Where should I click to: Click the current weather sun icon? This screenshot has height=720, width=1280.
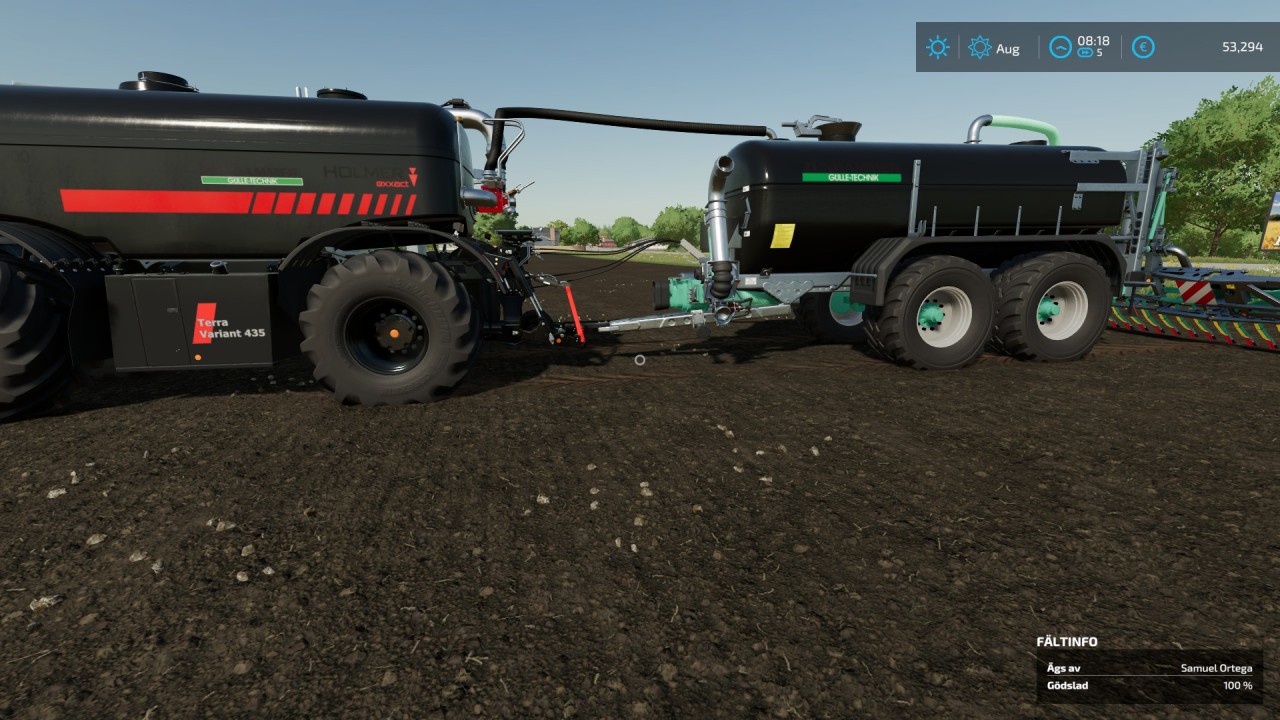pos(938,47)
